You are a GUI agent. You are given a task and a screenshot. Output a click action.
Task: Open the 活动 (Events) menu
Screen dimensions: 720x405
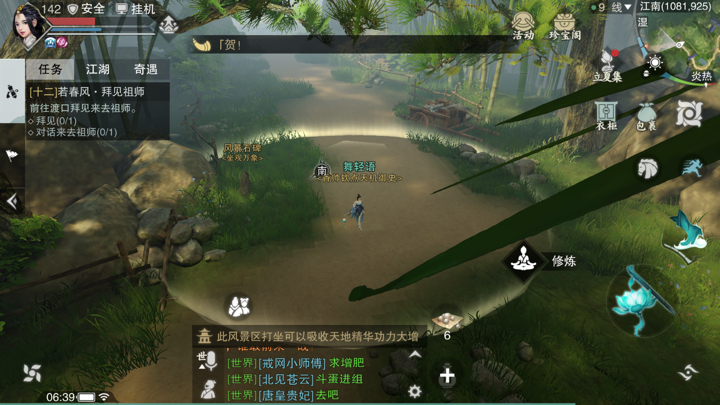523,24
